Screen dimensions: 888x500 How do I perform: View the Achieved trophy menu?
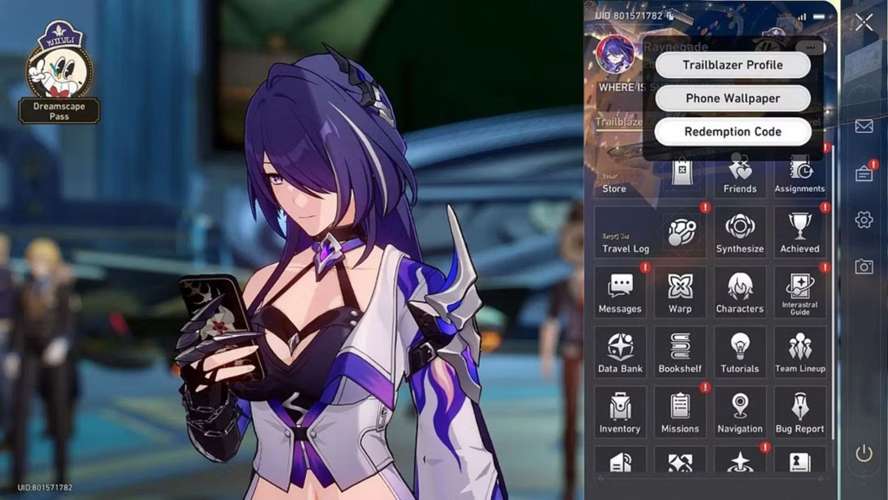pos(800,233)
